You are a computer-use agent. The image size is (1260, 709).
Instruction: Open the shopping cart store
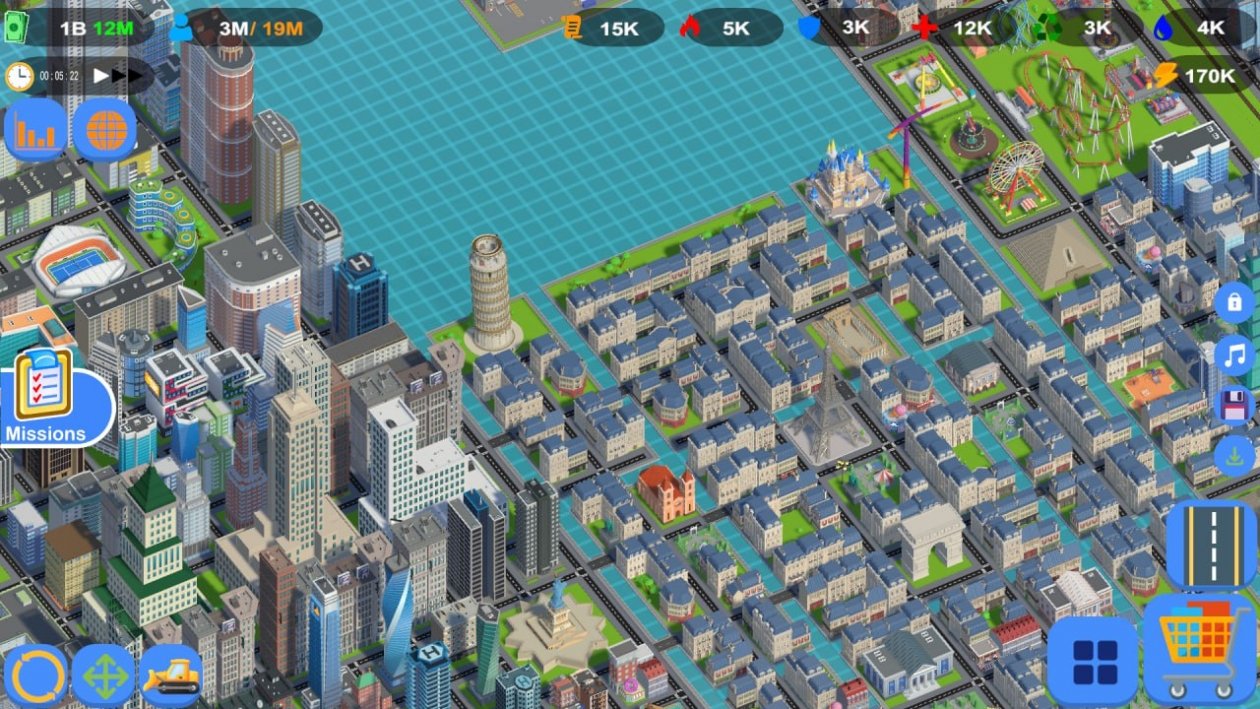[x=1197, y=647]
